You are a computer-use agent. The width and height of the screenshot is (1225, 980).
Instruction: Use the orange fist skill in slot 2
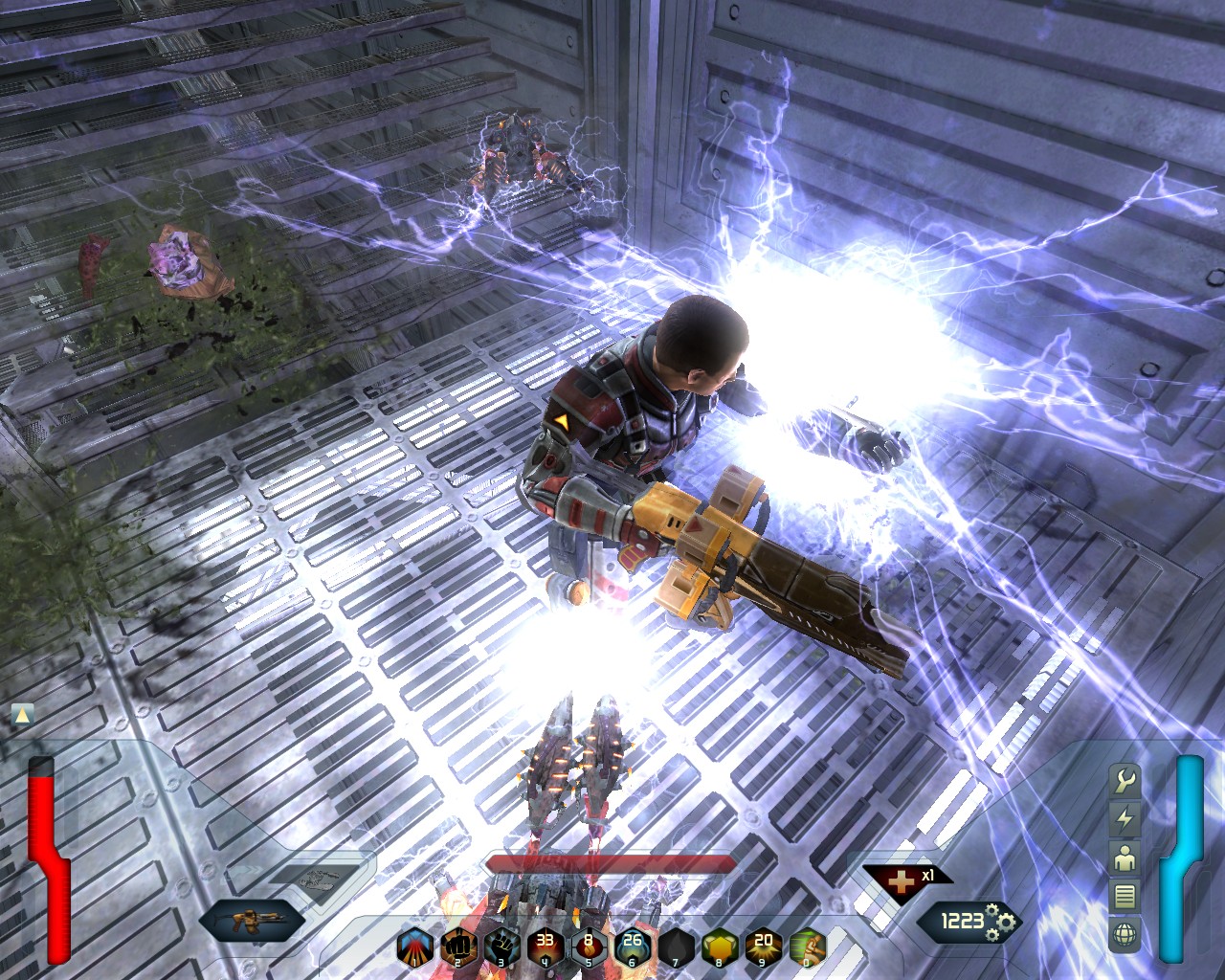pyautogui.click(x=459, y=947)
